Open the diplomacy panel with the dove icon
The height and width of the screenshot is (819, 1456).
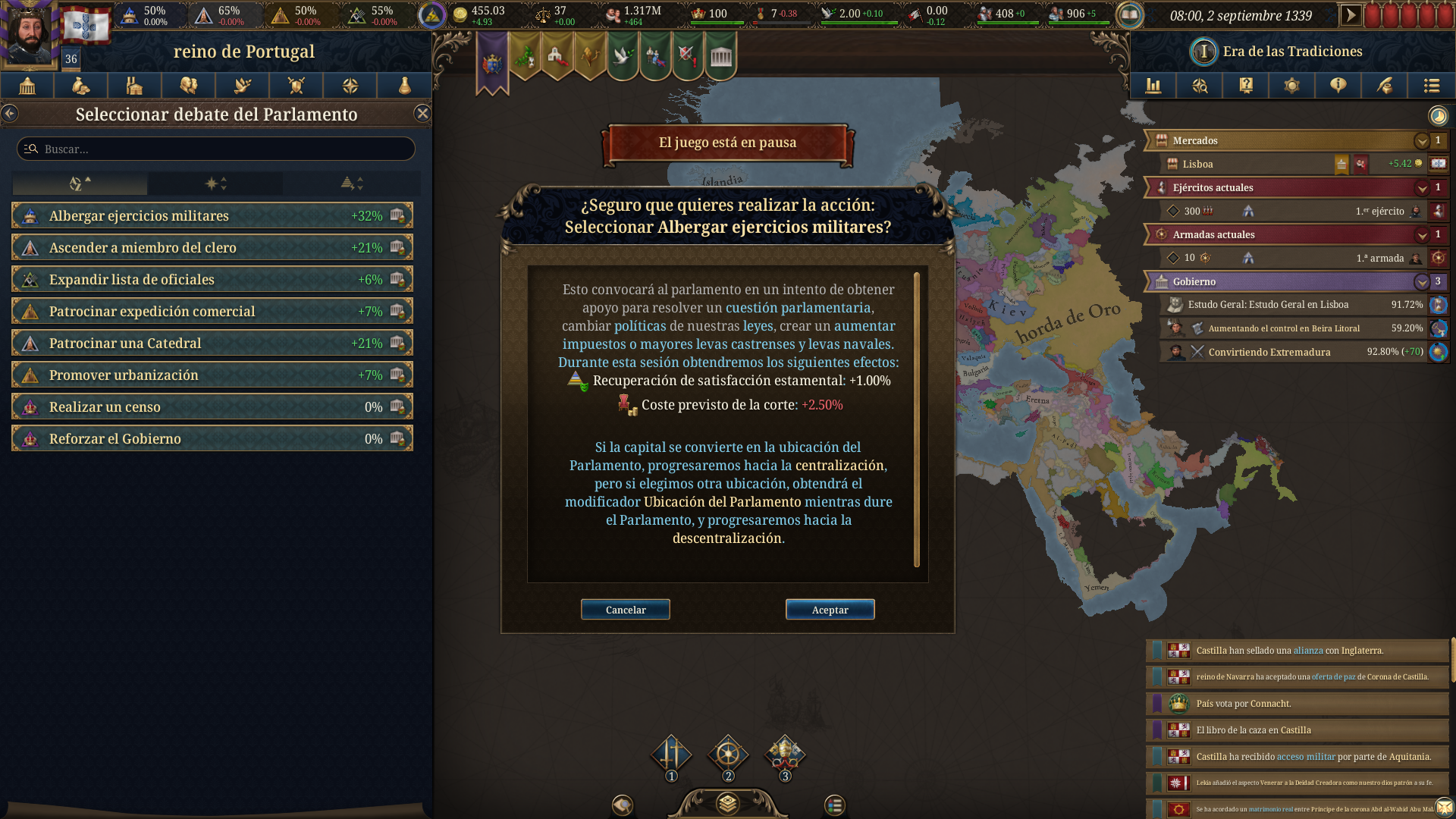(x=242, y=86)
